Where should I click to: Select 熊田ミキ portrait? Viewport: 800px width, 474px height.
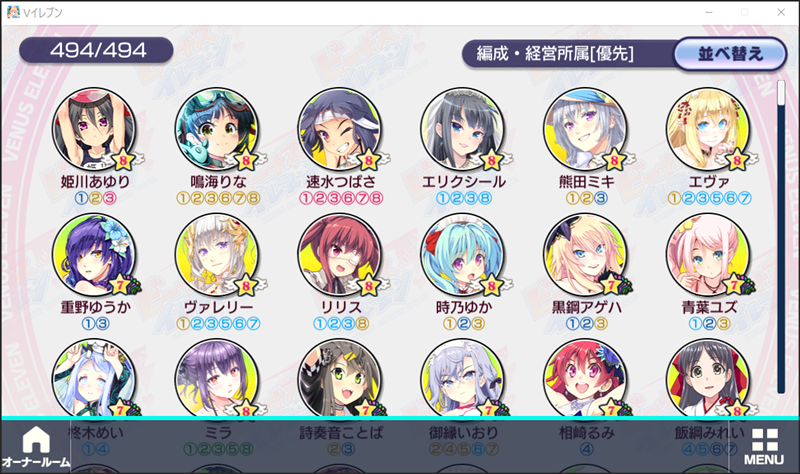pos(581,131)
